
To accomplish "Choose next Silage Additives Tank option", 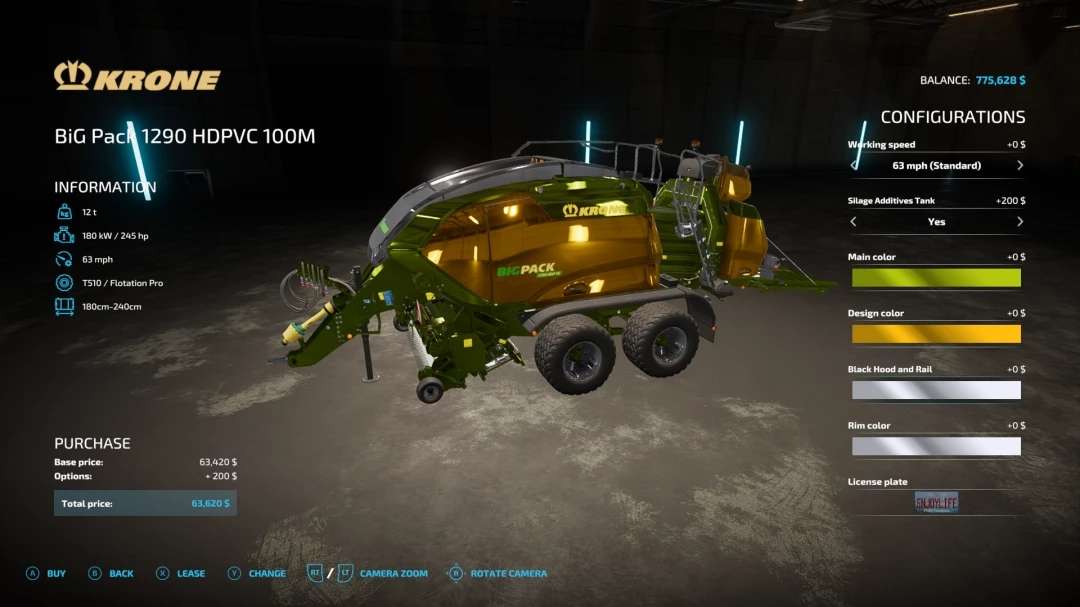I will pos(1019,222).
